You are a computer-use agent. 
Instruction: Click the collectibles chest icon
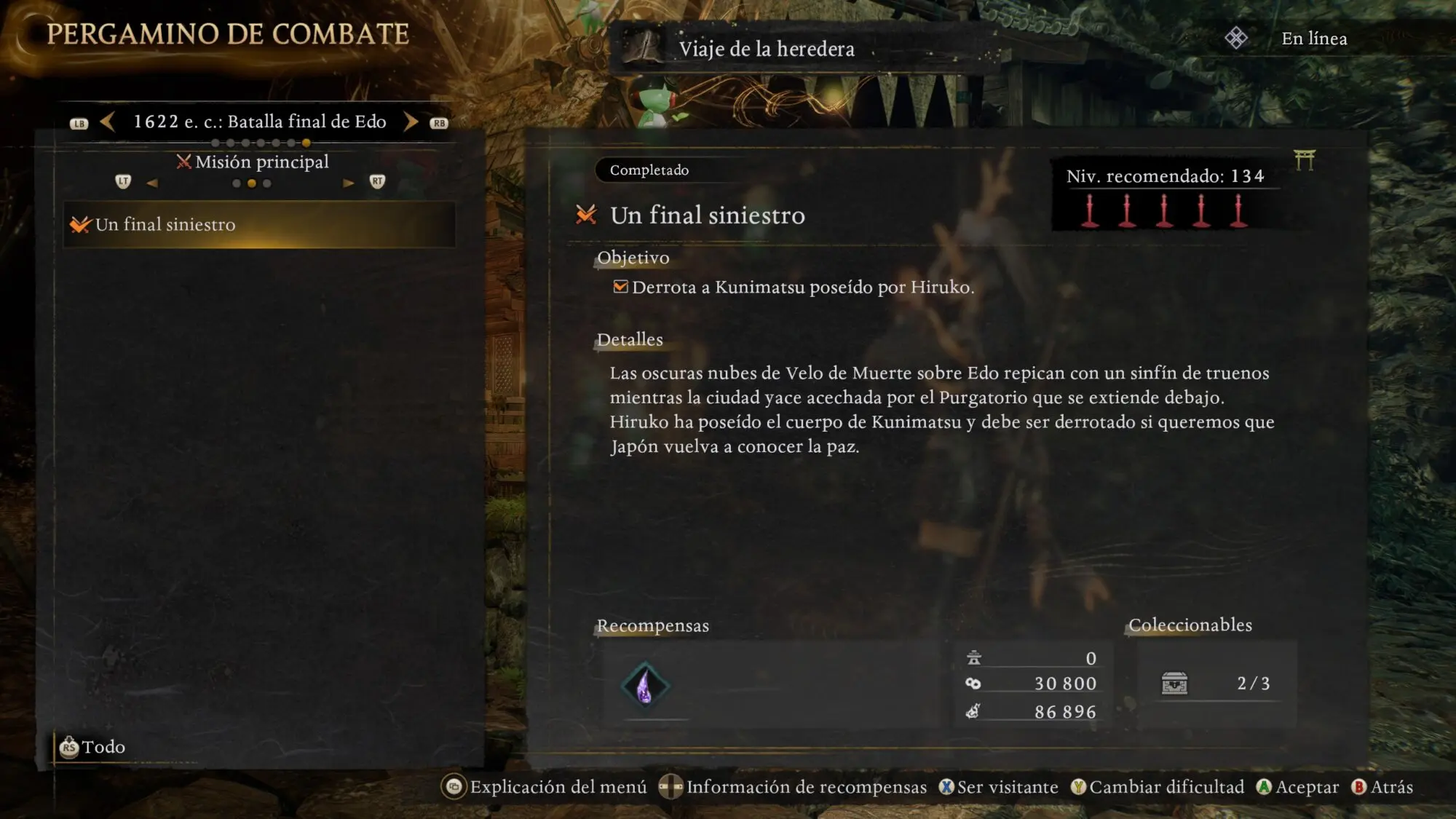(x=1174, y=684)
